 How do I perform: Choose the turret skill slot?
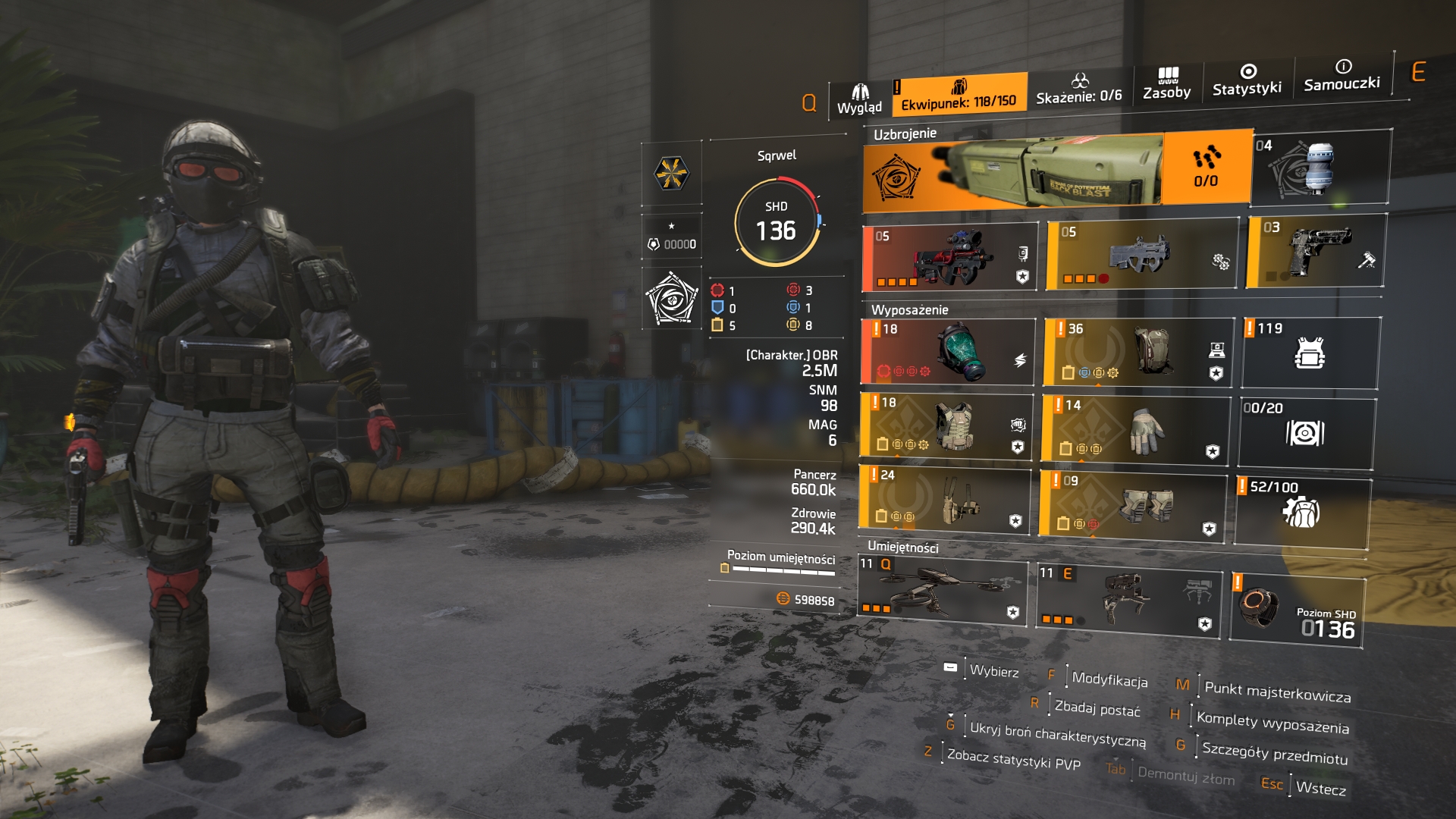1129,599
